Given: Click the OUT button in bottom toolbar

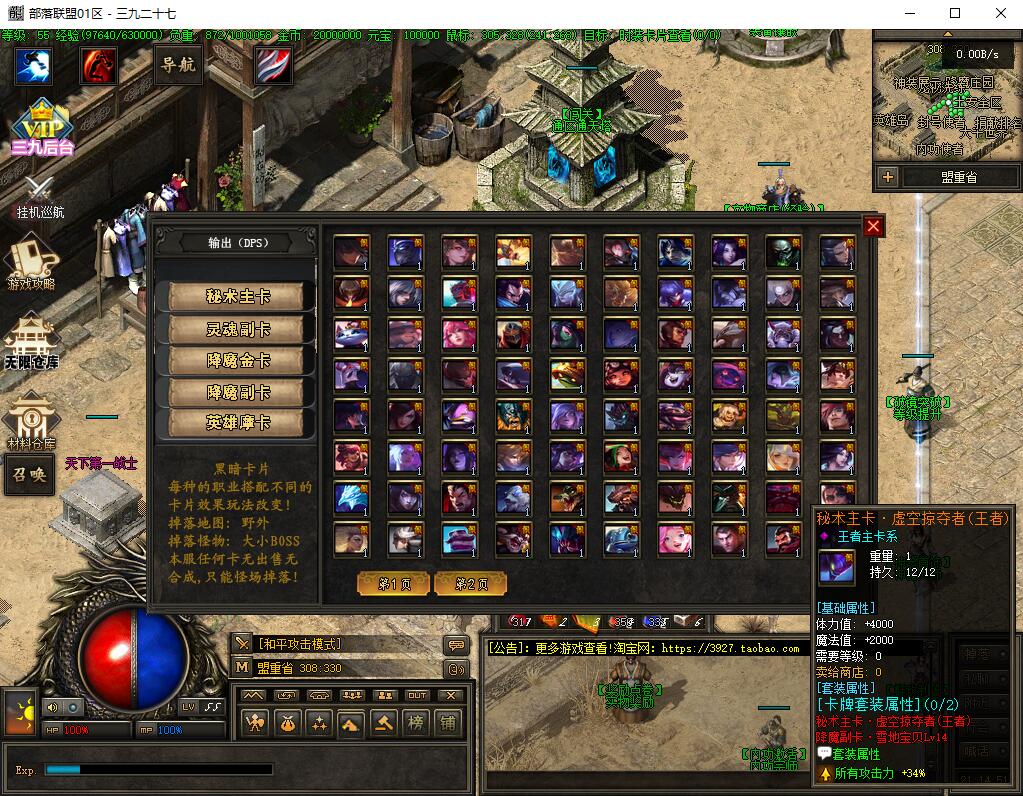Looking at the screenshot, I should 417,695.
